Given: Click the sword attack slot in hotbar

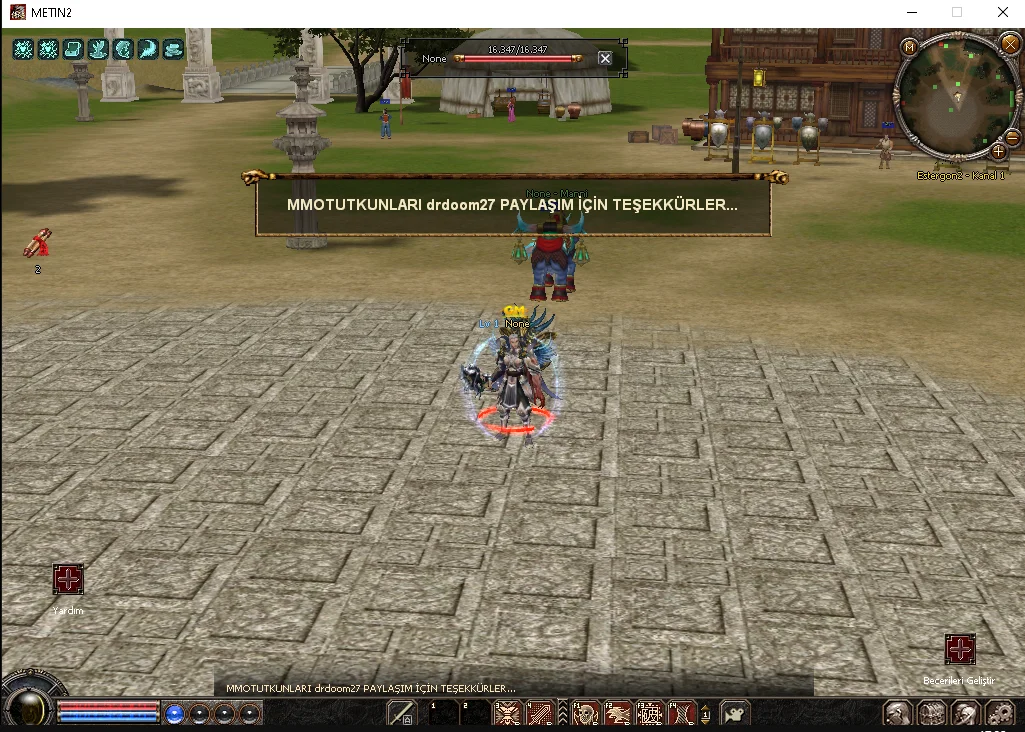Looking at the screenshot, I should [x=402, y=713].
